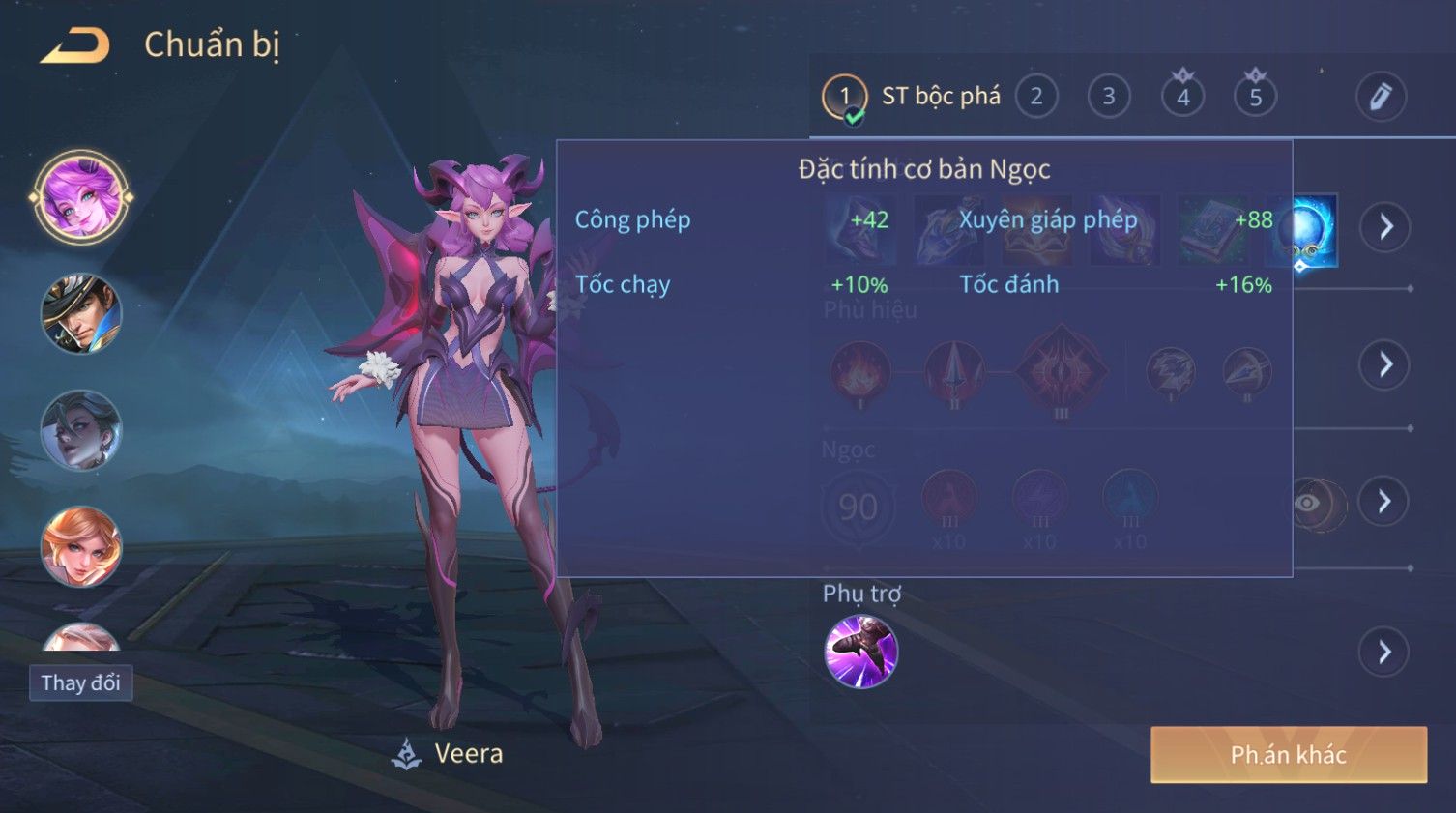
Task: Open the Phụ trợ selection arrow
Action: click(x=1385, y=653)
